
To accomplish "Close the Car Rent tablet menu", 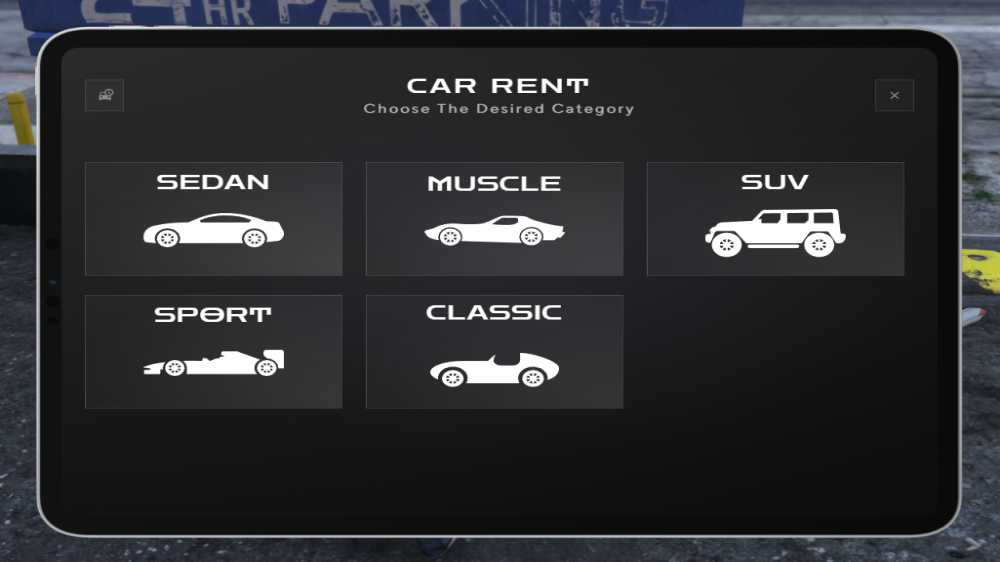I will pos(894,96).
